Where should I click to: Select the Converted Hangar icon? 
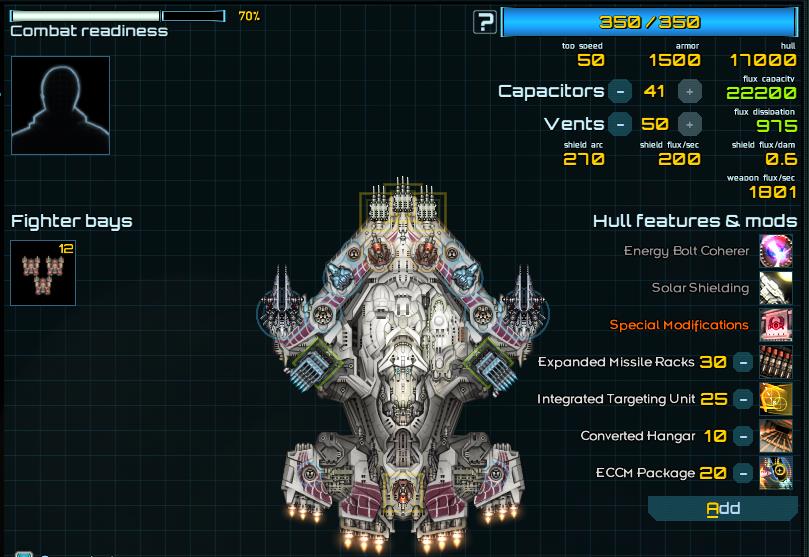[776, 436]
